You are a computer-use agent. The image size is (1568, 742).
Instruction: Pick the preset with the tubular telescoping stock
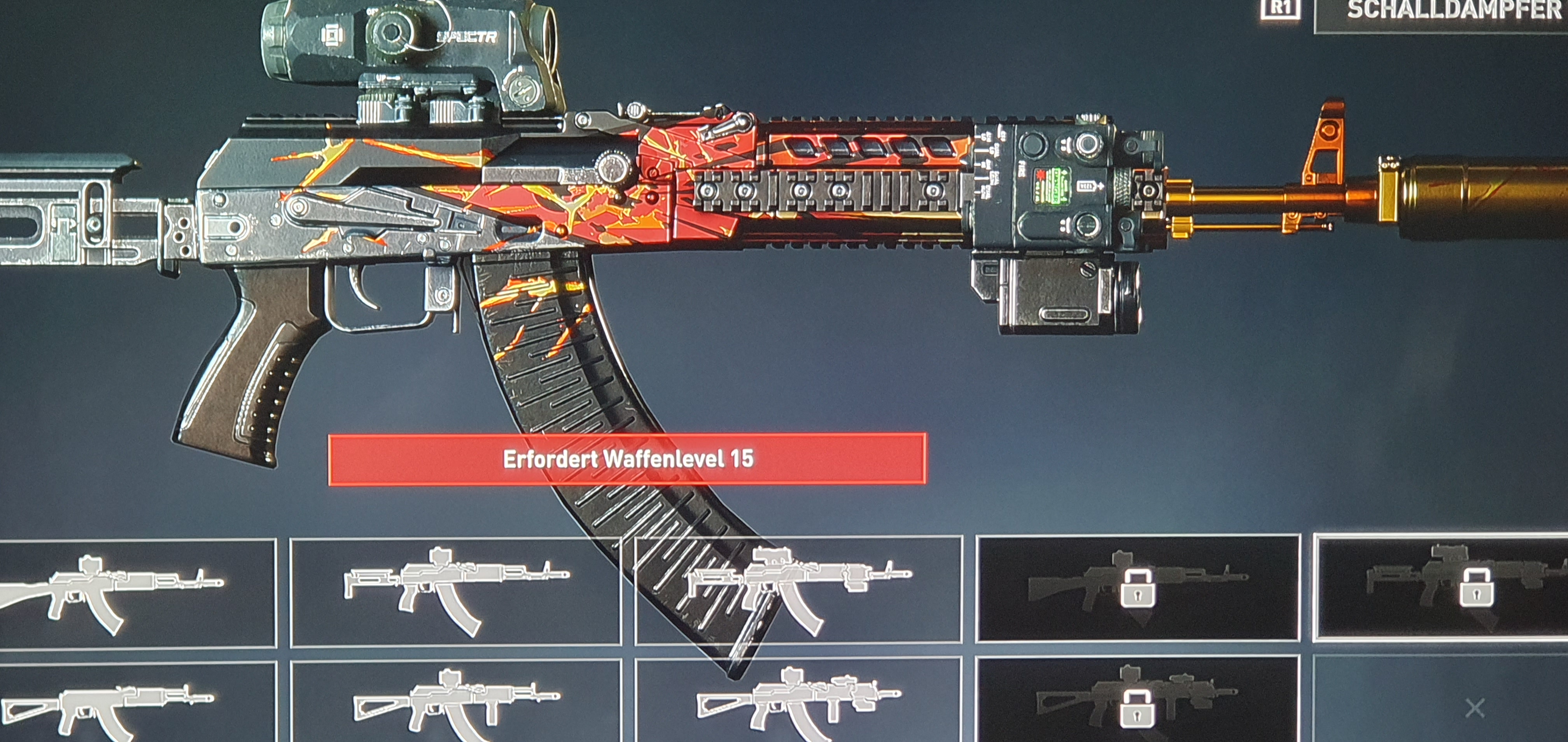point(455,591)
